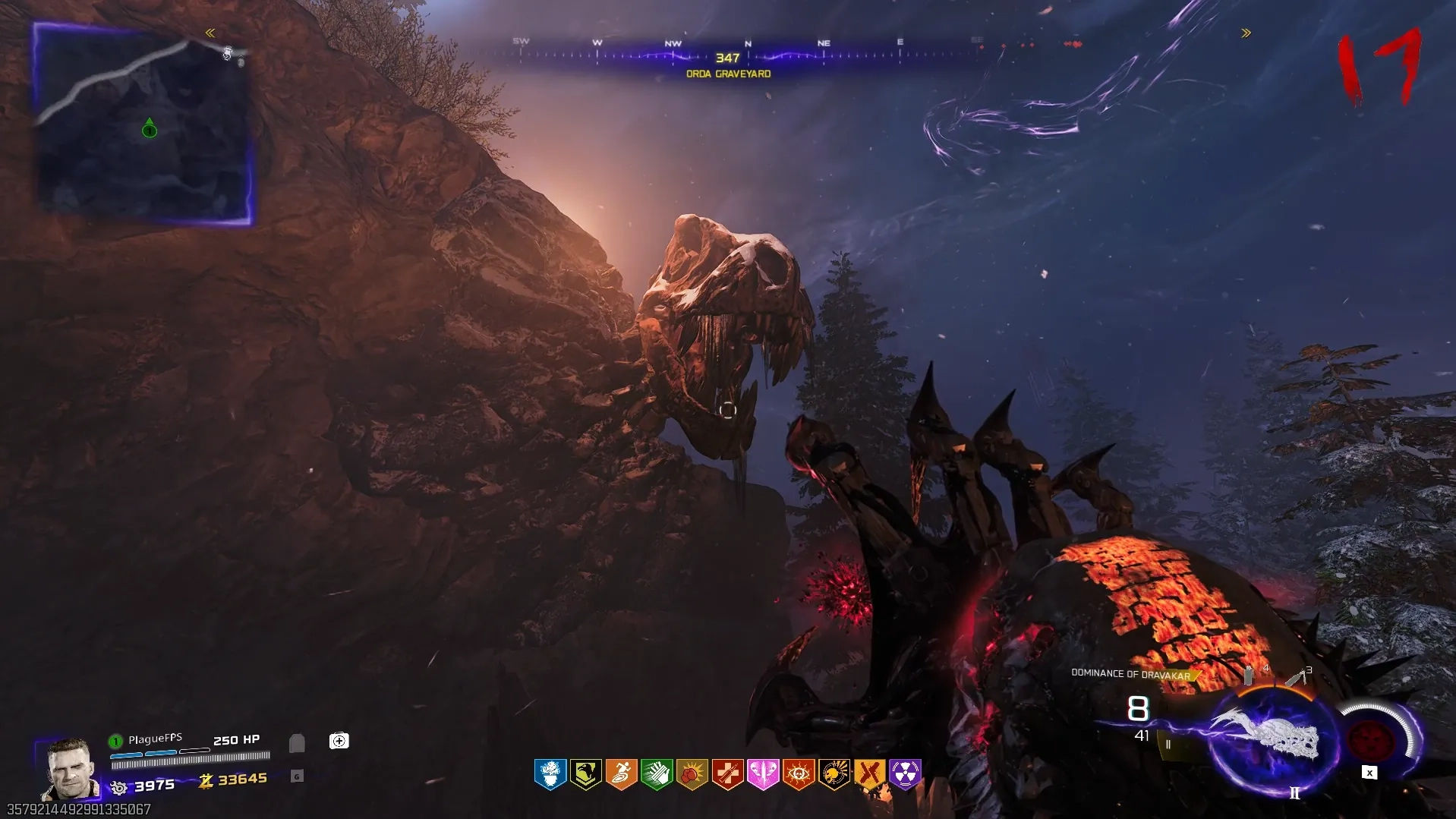Image resolution: width=1456 pixels, height=819 pixels.
Task: Choose the lethal molotov equipment icon
Action: click(x=1297, y=676)
